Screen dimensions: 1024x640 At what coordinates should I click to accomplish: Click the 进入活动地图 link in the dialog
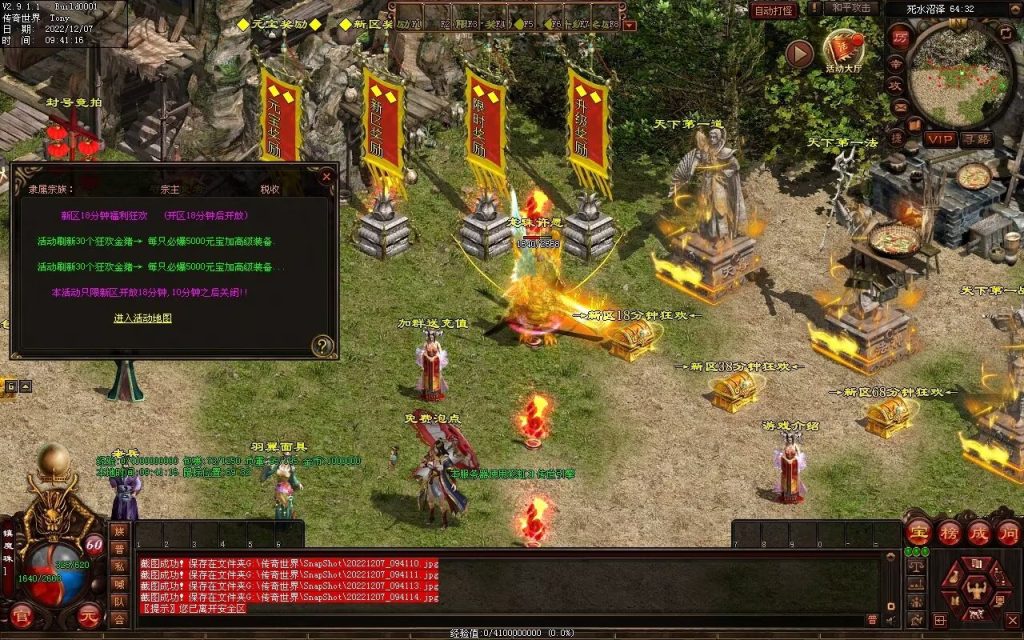click(143, 318)
